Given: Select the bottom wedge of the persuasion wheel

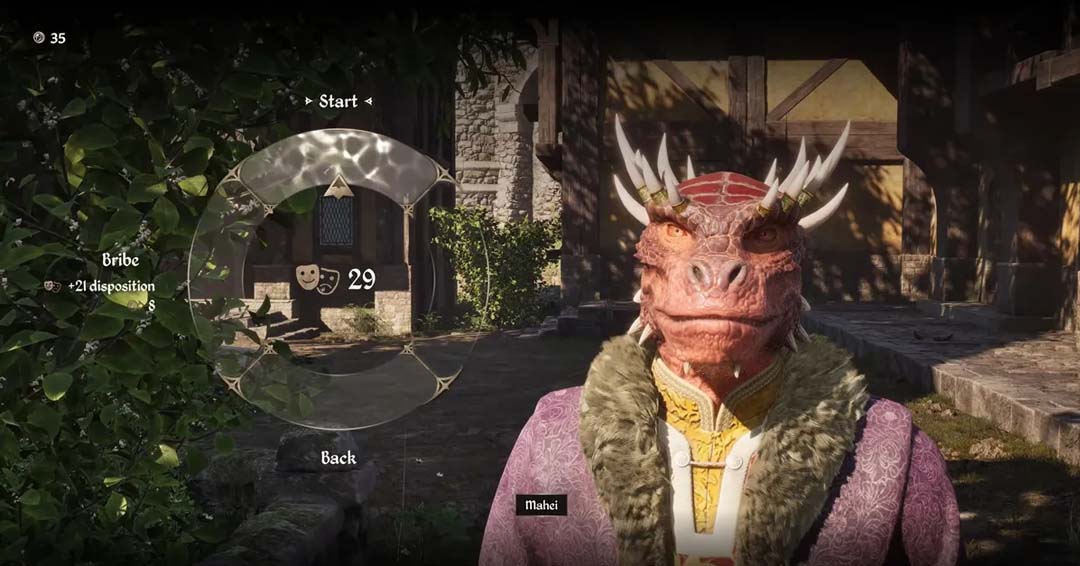Looking at the screenshot, I should pyautogui.click(x=338, y=388).
